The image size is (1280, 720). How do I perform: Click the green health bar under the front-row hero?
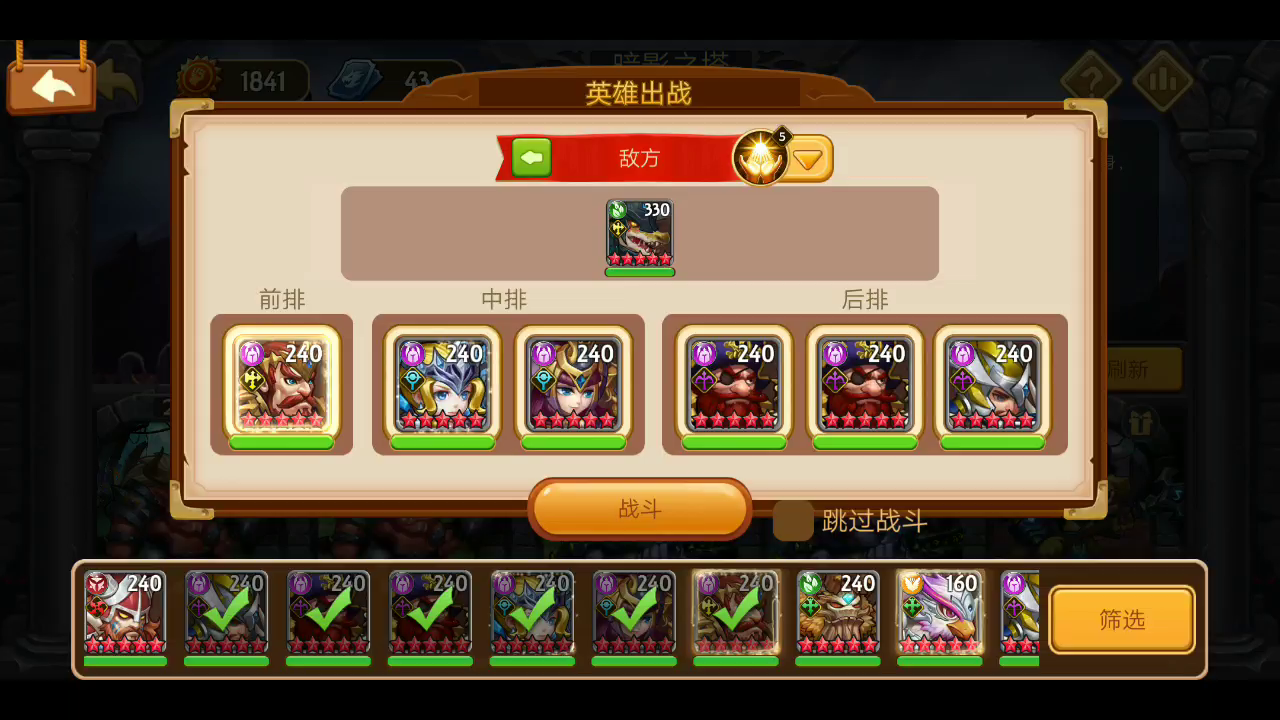pos(283,441)
